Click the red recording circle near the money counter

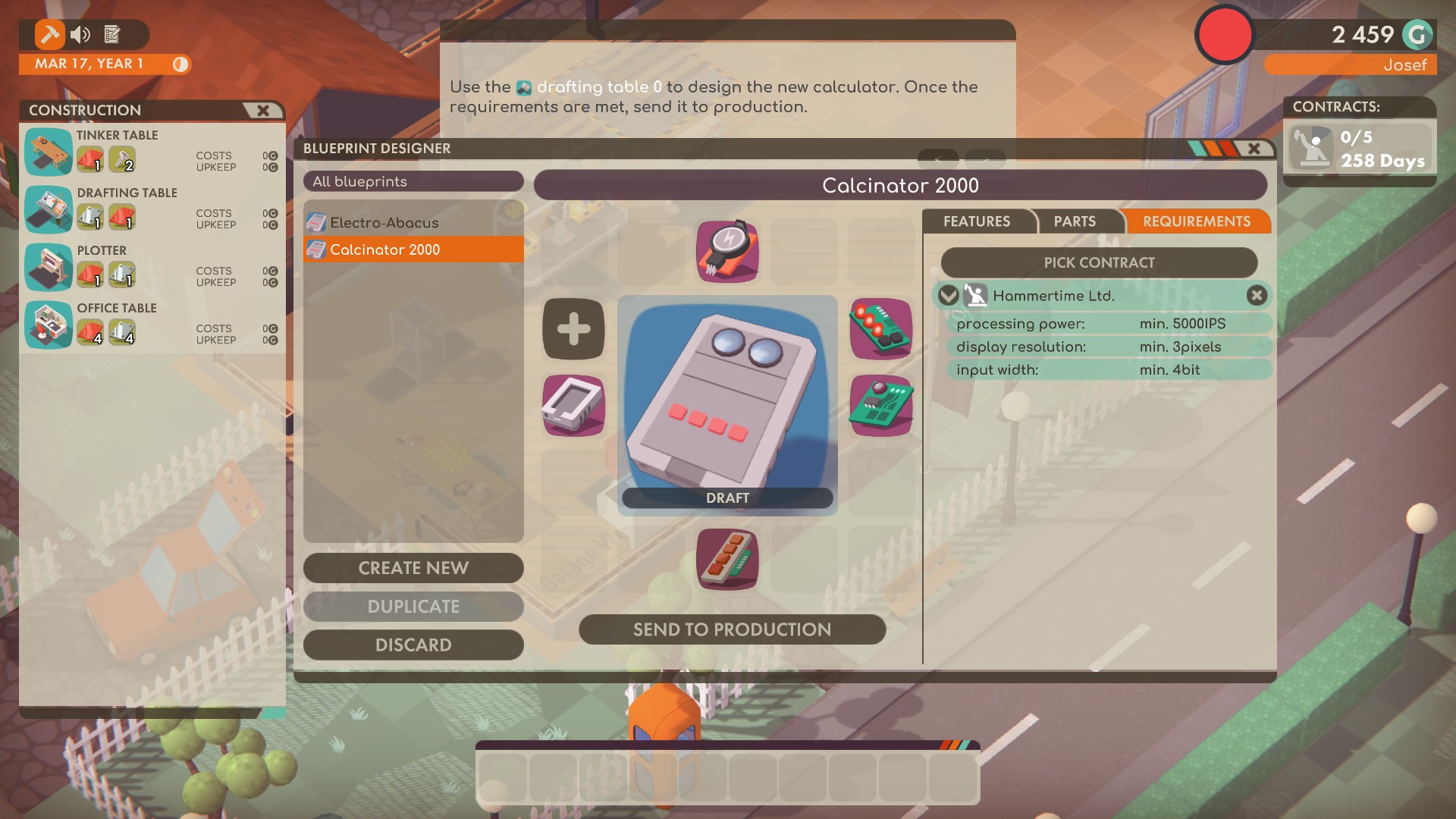pyautogui.click(x=1224, y=34)
